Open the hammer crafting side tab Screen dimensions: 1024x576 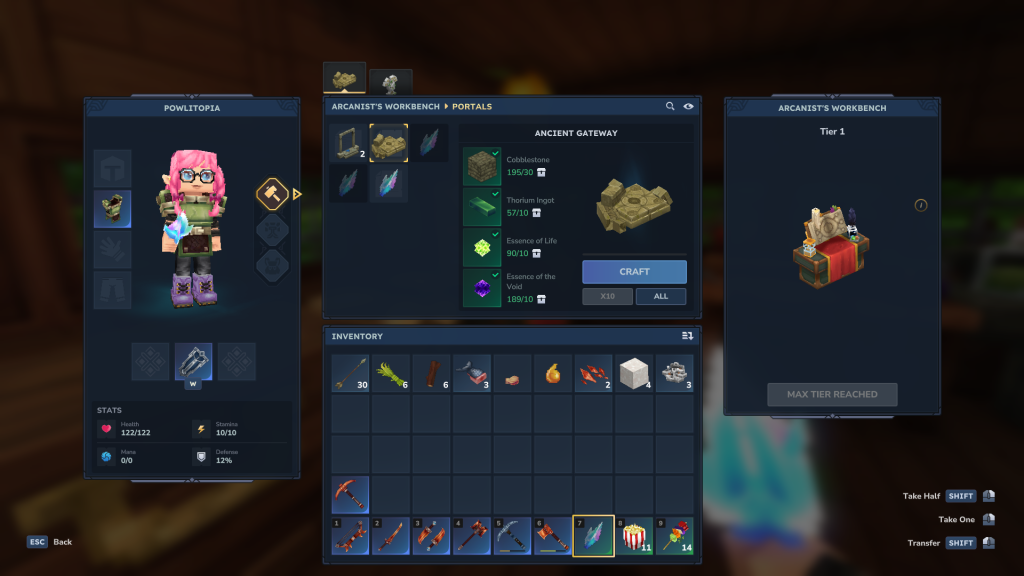pos(273,193)
